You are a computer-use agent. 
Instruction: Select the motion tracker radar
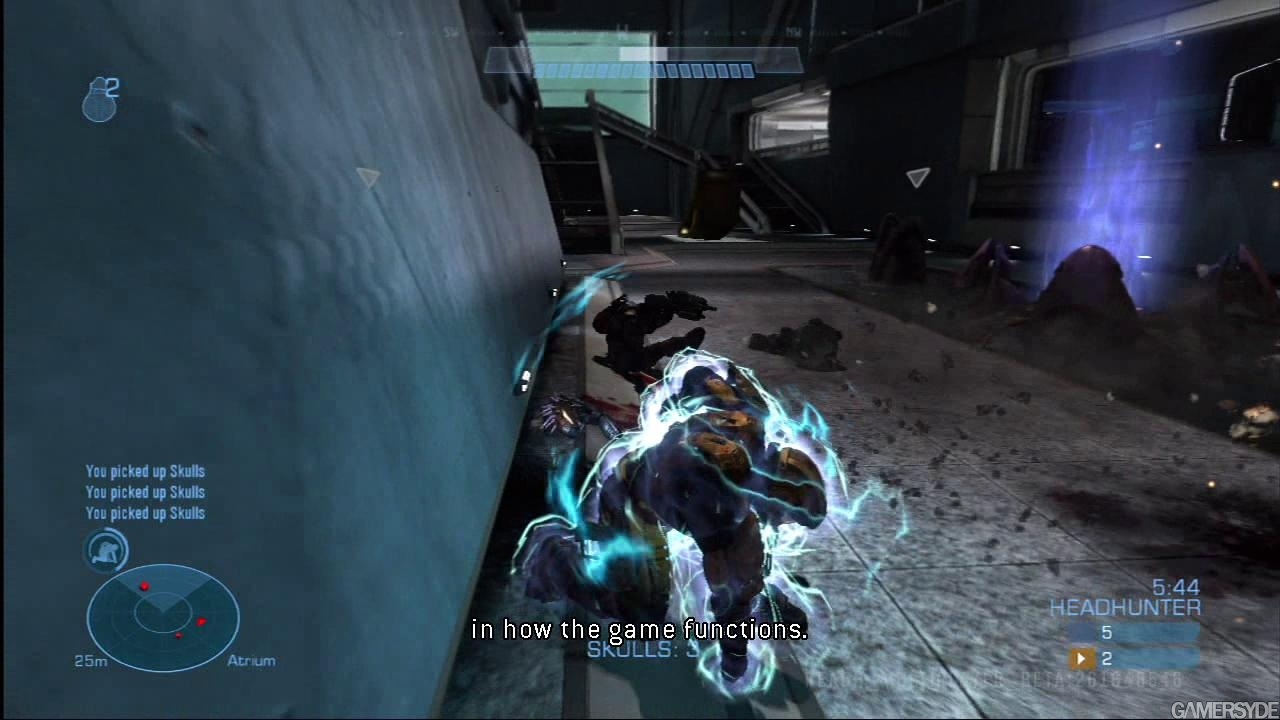[163, 617]
